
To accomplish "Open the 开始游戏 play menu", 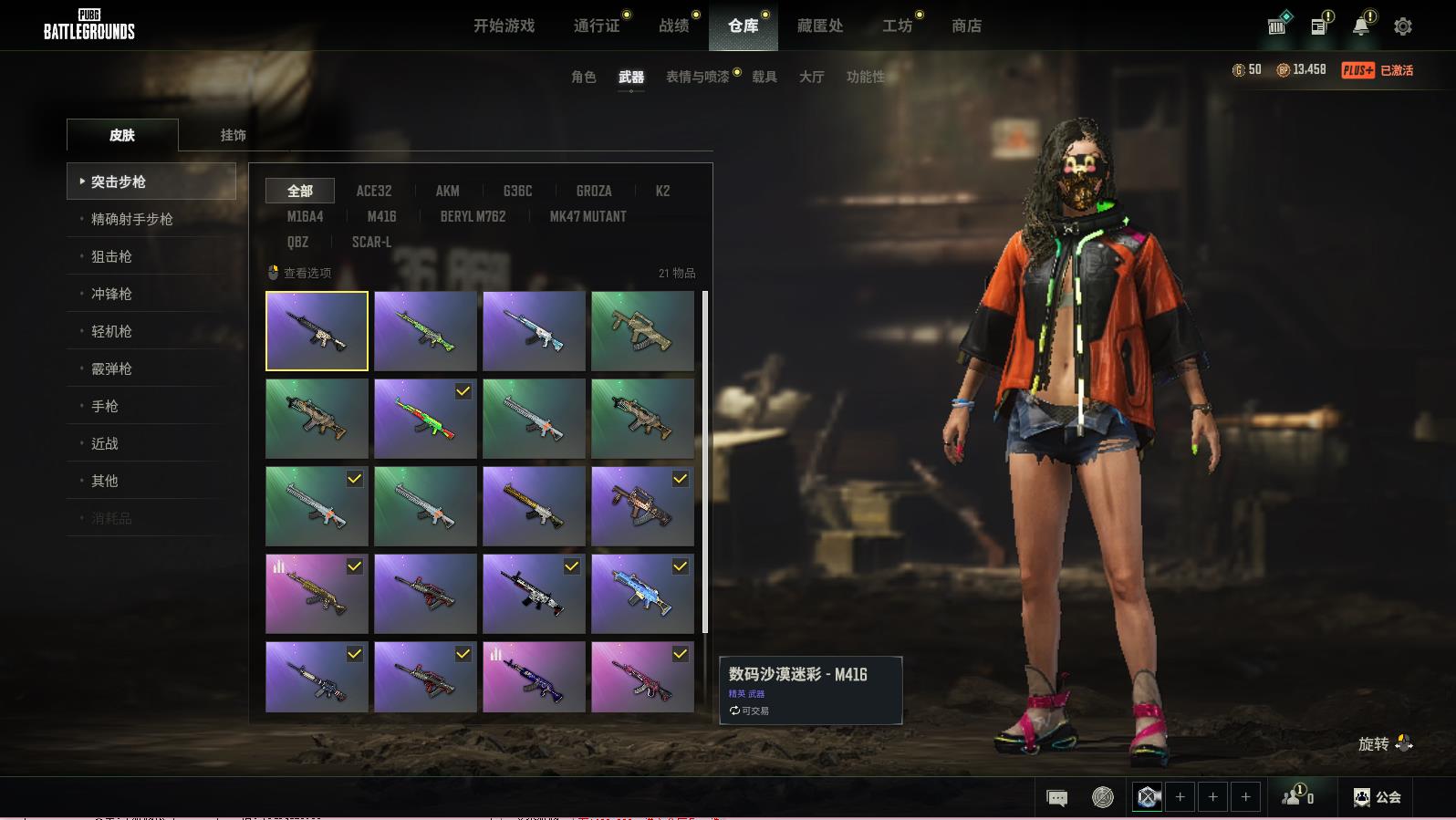I will coord(504,26).
